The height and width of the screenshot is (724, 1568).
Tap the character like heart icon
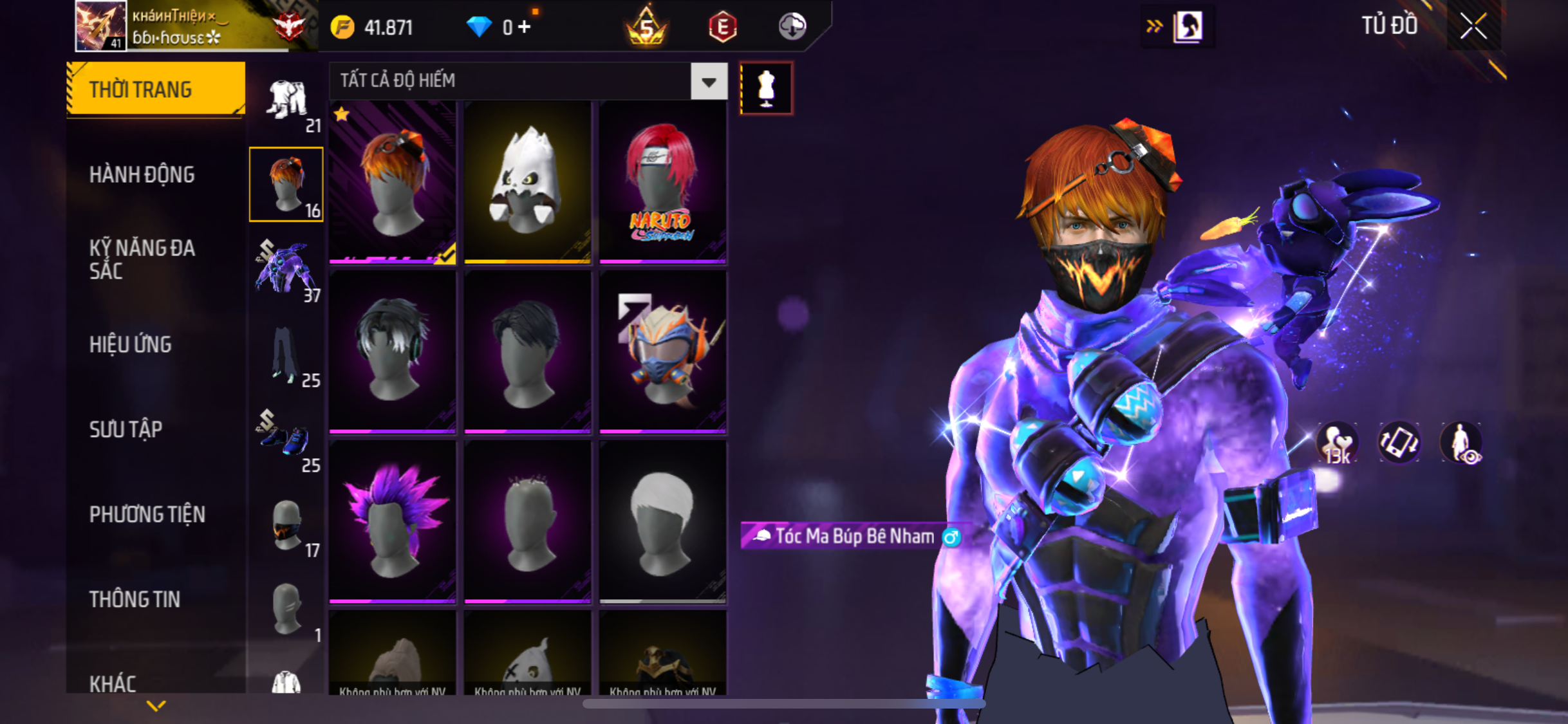point(1337,443)
